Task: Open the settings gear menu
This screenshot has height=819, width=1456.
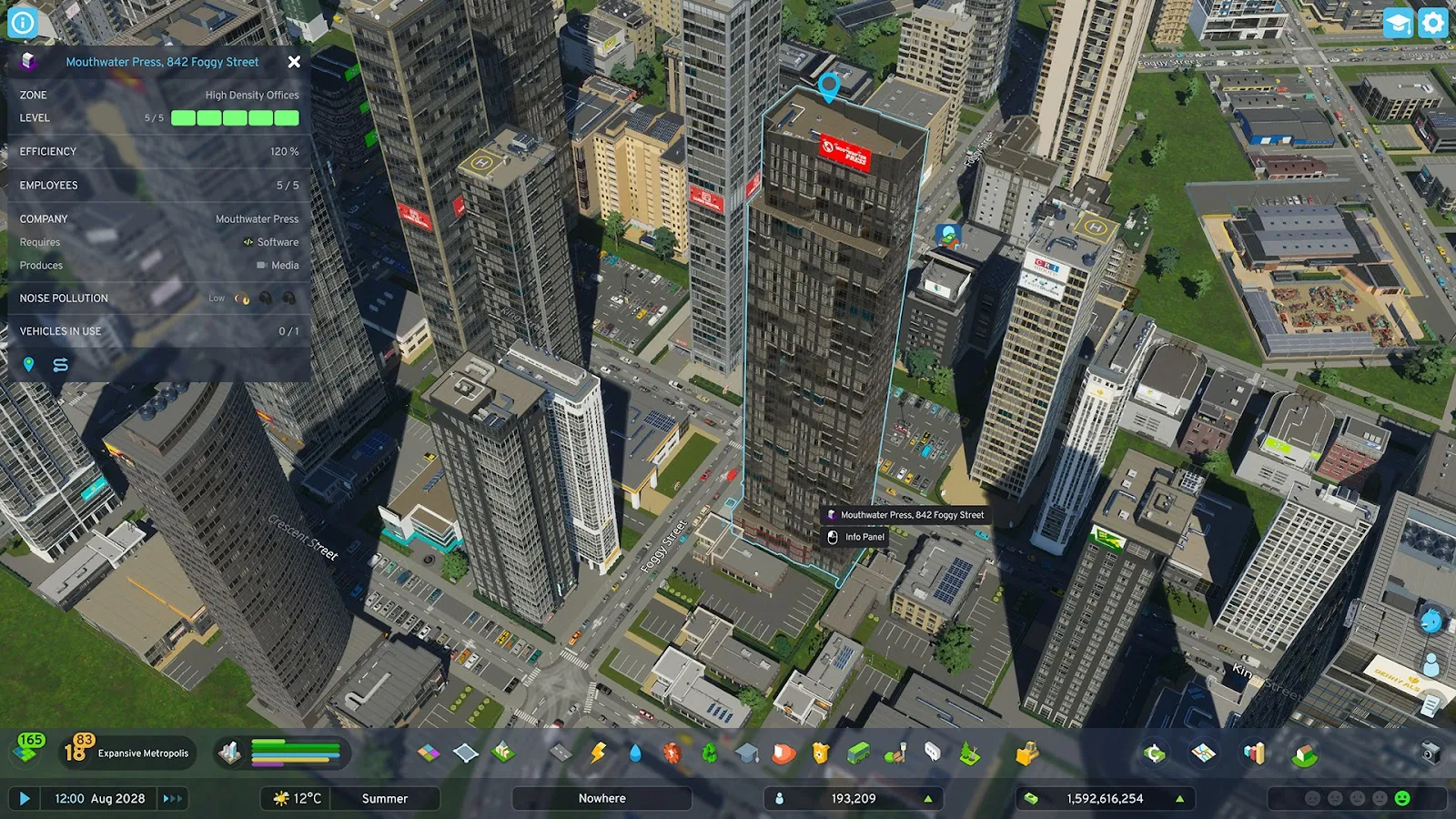Action: point(1432,22)
